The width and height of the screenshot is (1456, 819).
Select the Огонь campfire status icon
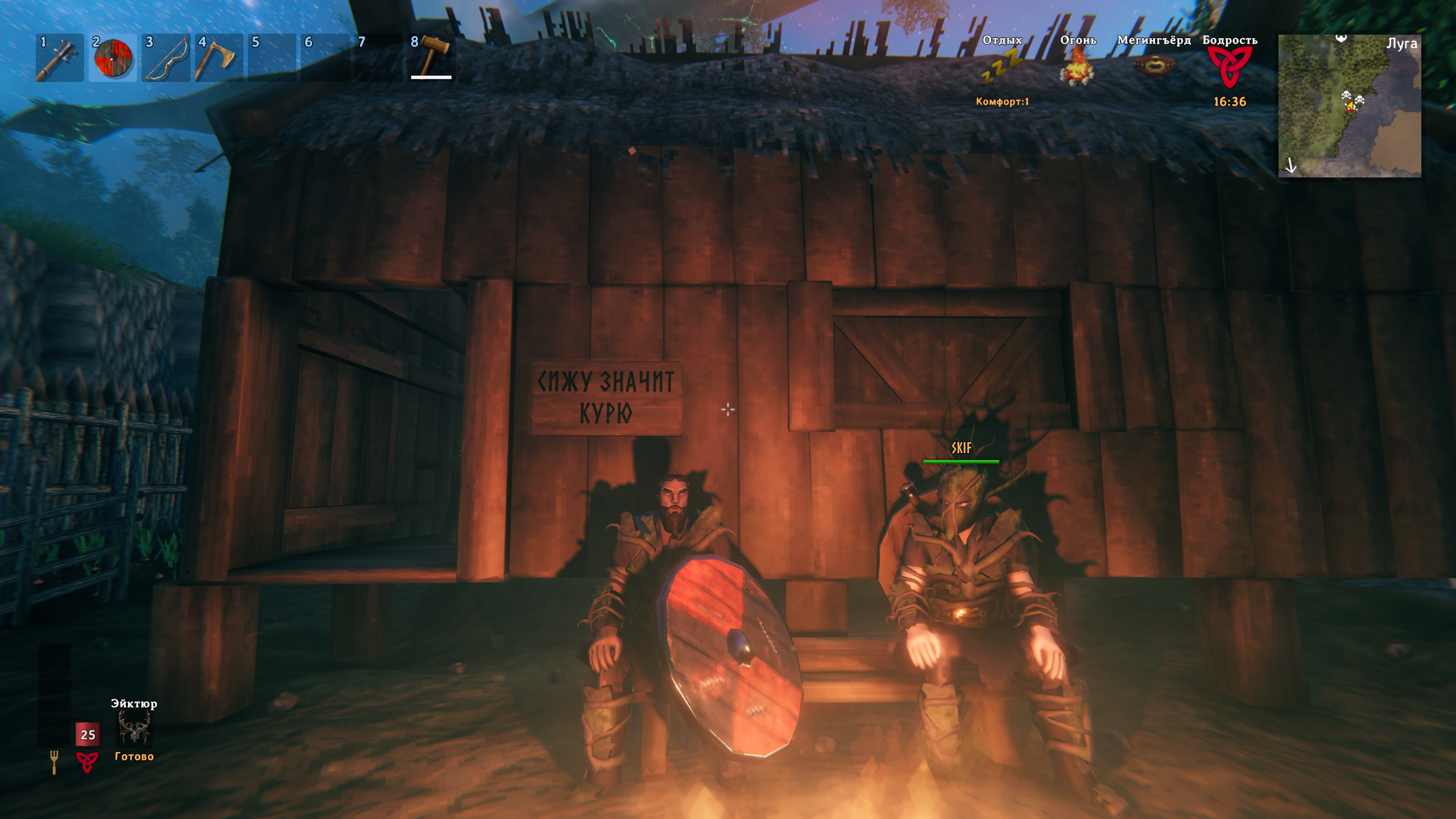[x=1077, y=67]
